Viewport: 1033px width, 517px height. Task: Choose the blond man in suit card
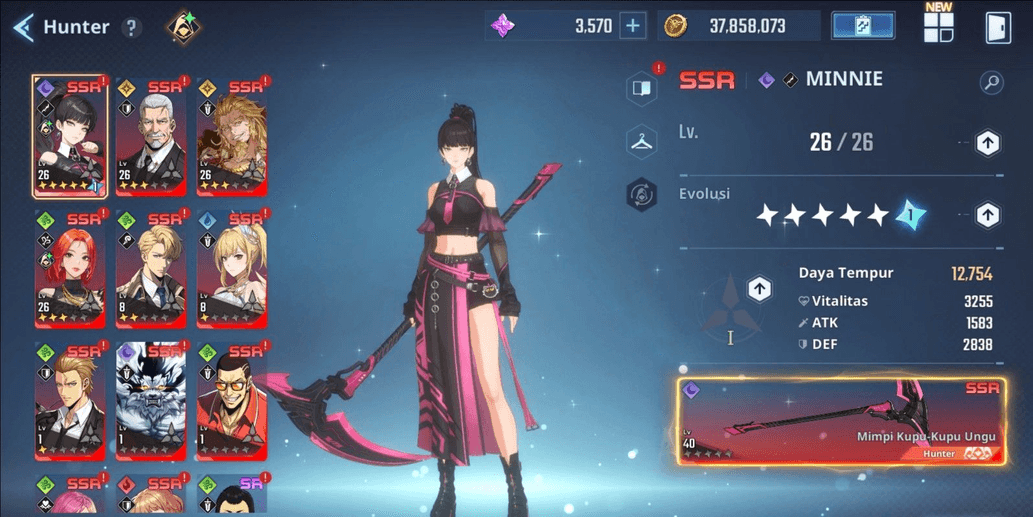click(150, 268)
